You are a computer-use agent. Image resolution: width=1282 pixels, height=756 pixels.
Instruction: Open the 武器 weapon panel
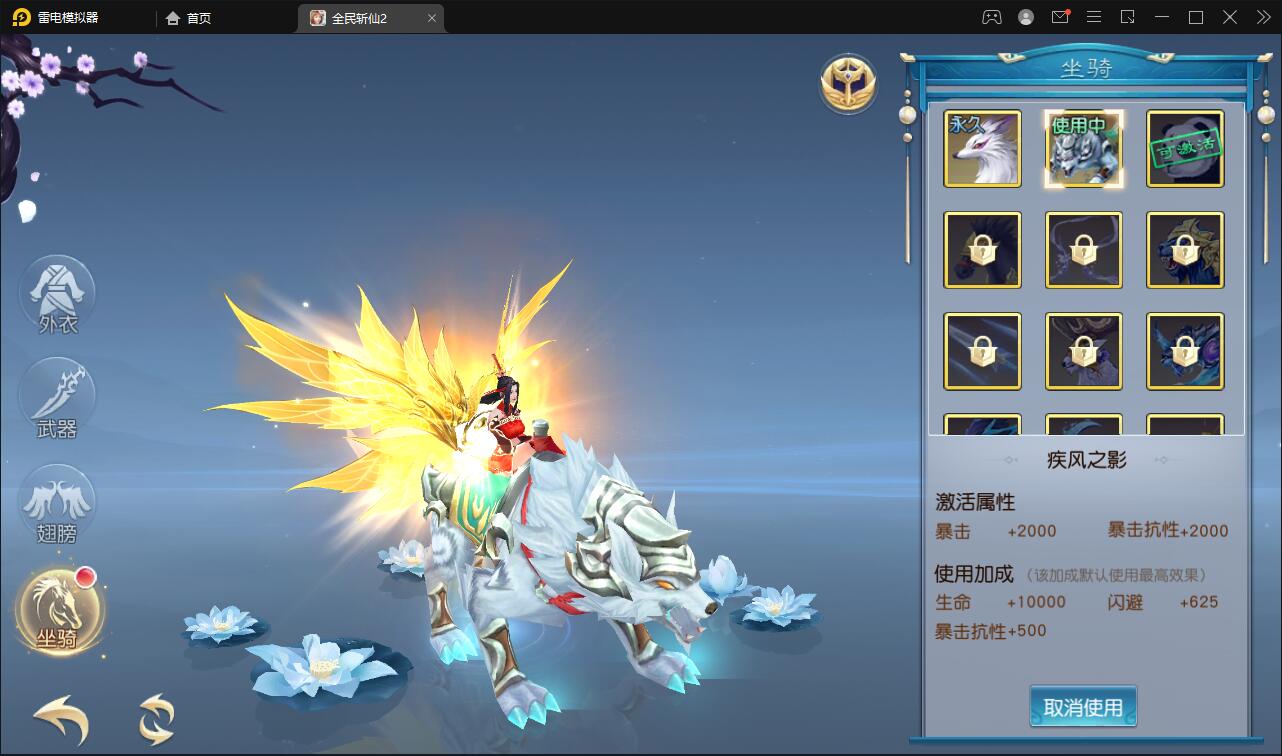57,398
